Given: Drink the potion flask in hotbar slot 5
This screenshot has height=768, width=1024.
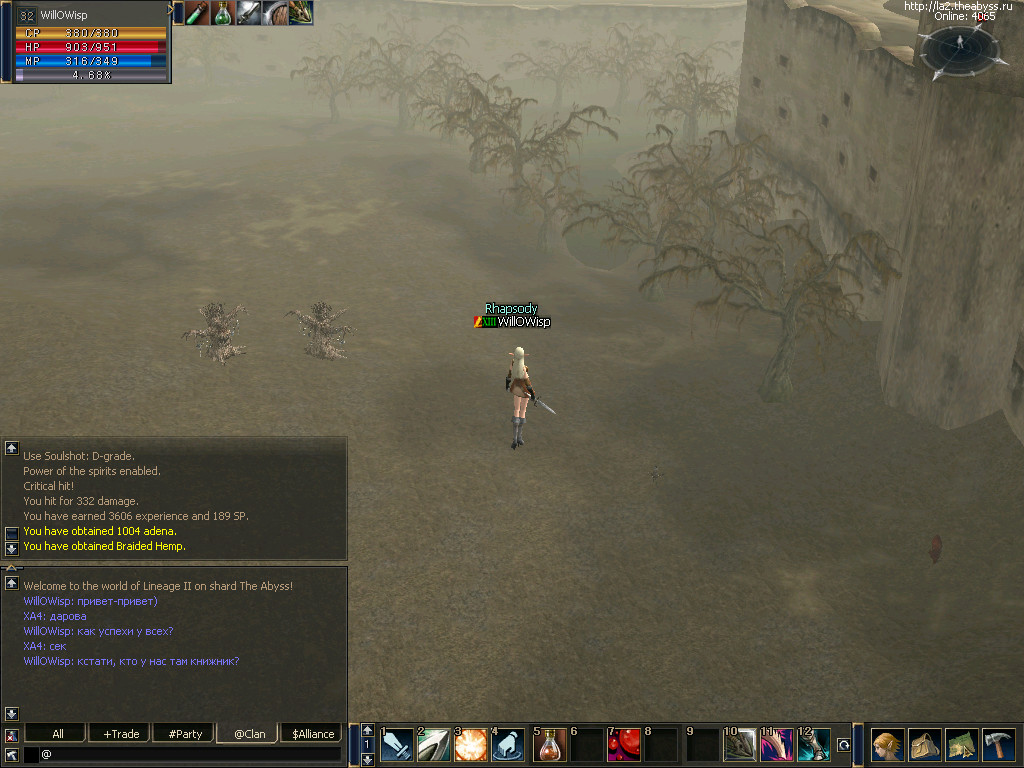Looking at the screenshot, I should (x=551, y=745).
